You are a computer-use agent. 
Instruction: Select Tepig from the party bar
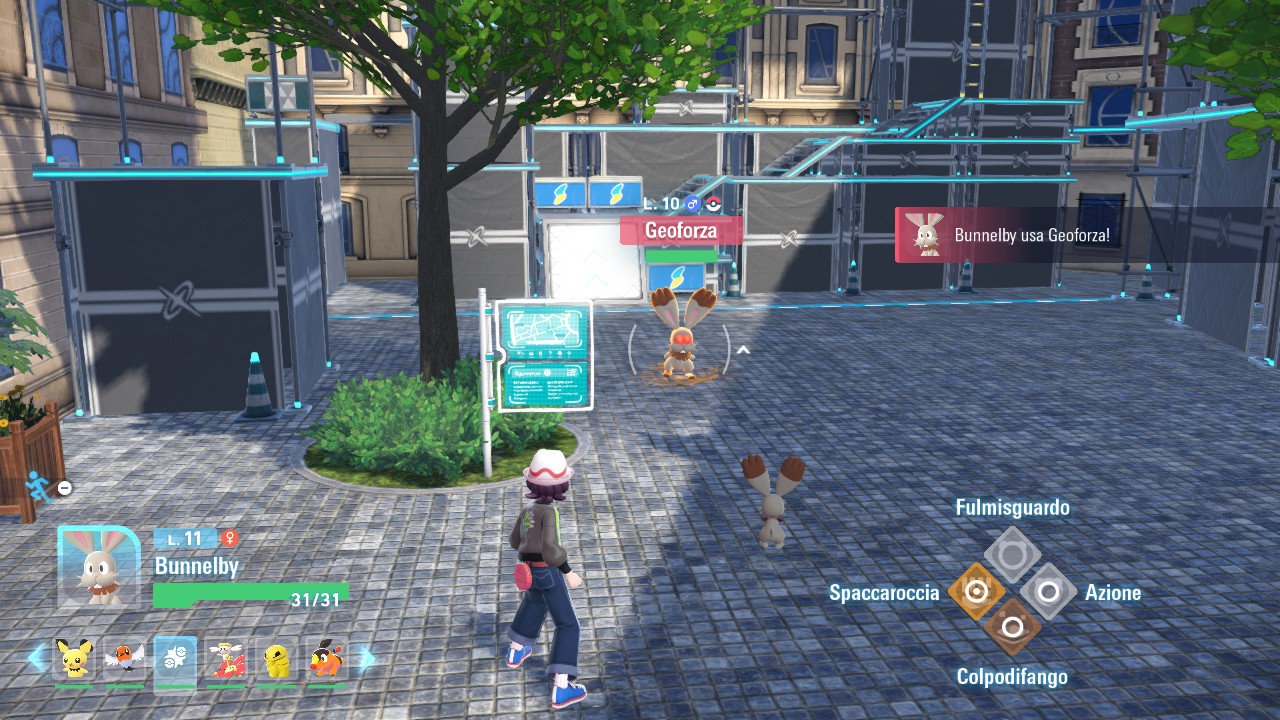coord(327,658)
